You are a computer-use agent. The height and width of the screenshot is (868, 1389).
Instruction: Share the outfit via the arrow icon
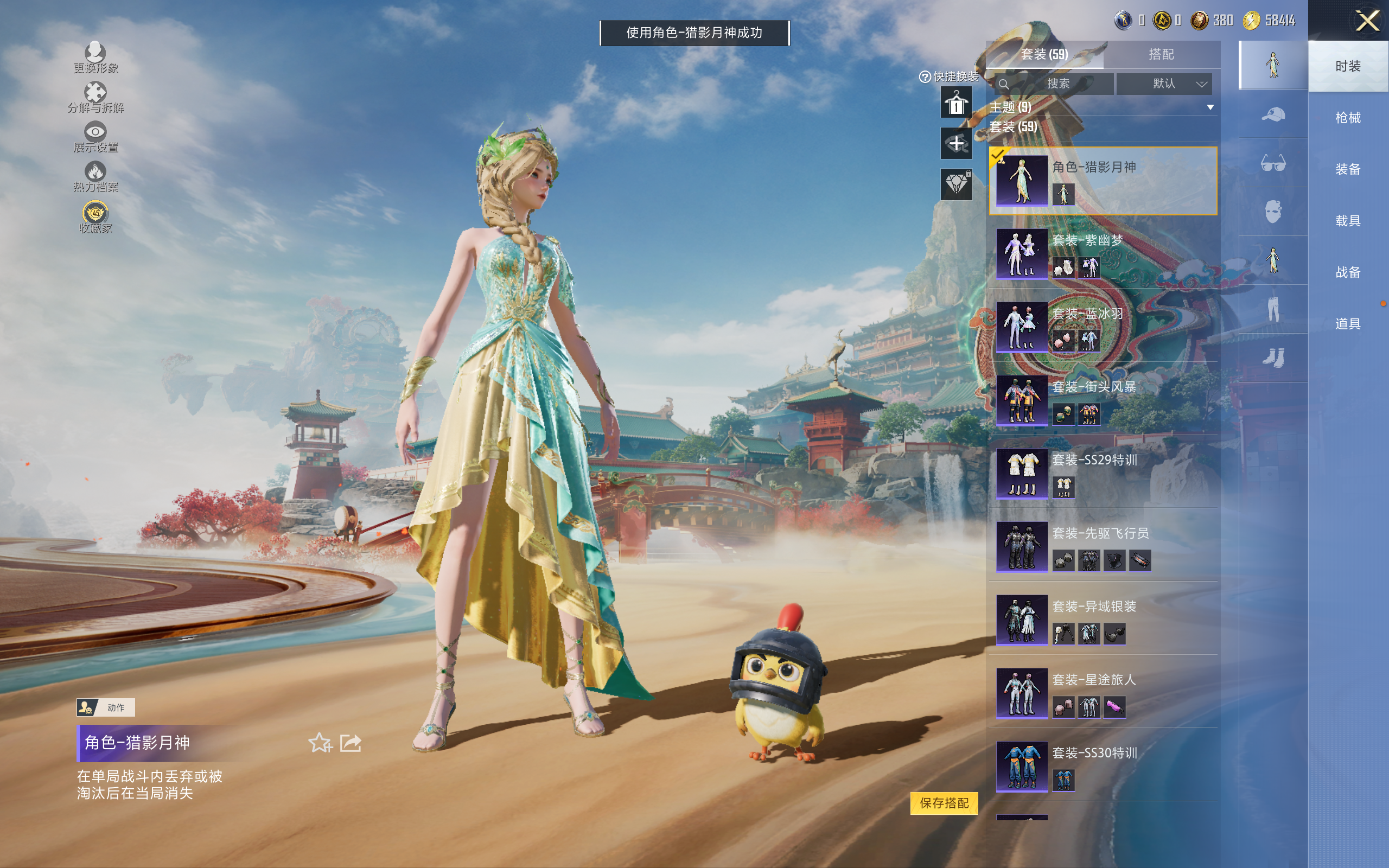pos(351,743)
